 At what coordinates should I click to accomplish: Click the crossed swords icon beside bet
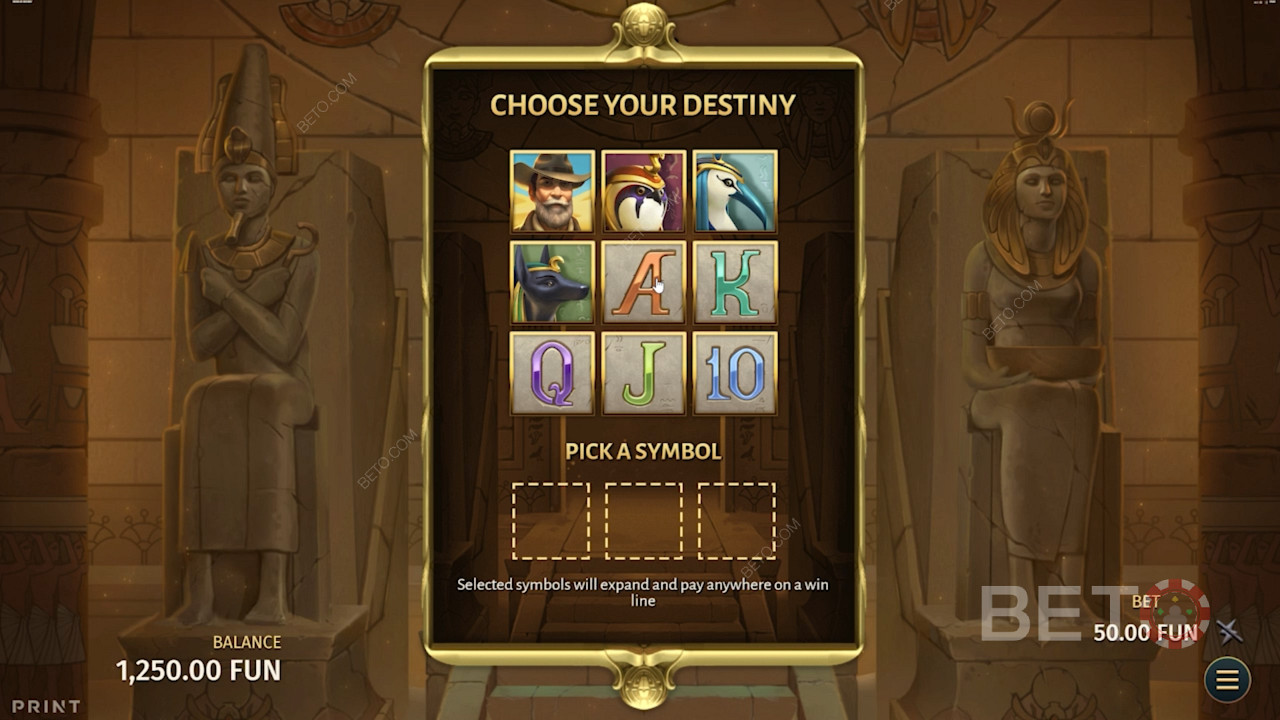coord(1229,631)
